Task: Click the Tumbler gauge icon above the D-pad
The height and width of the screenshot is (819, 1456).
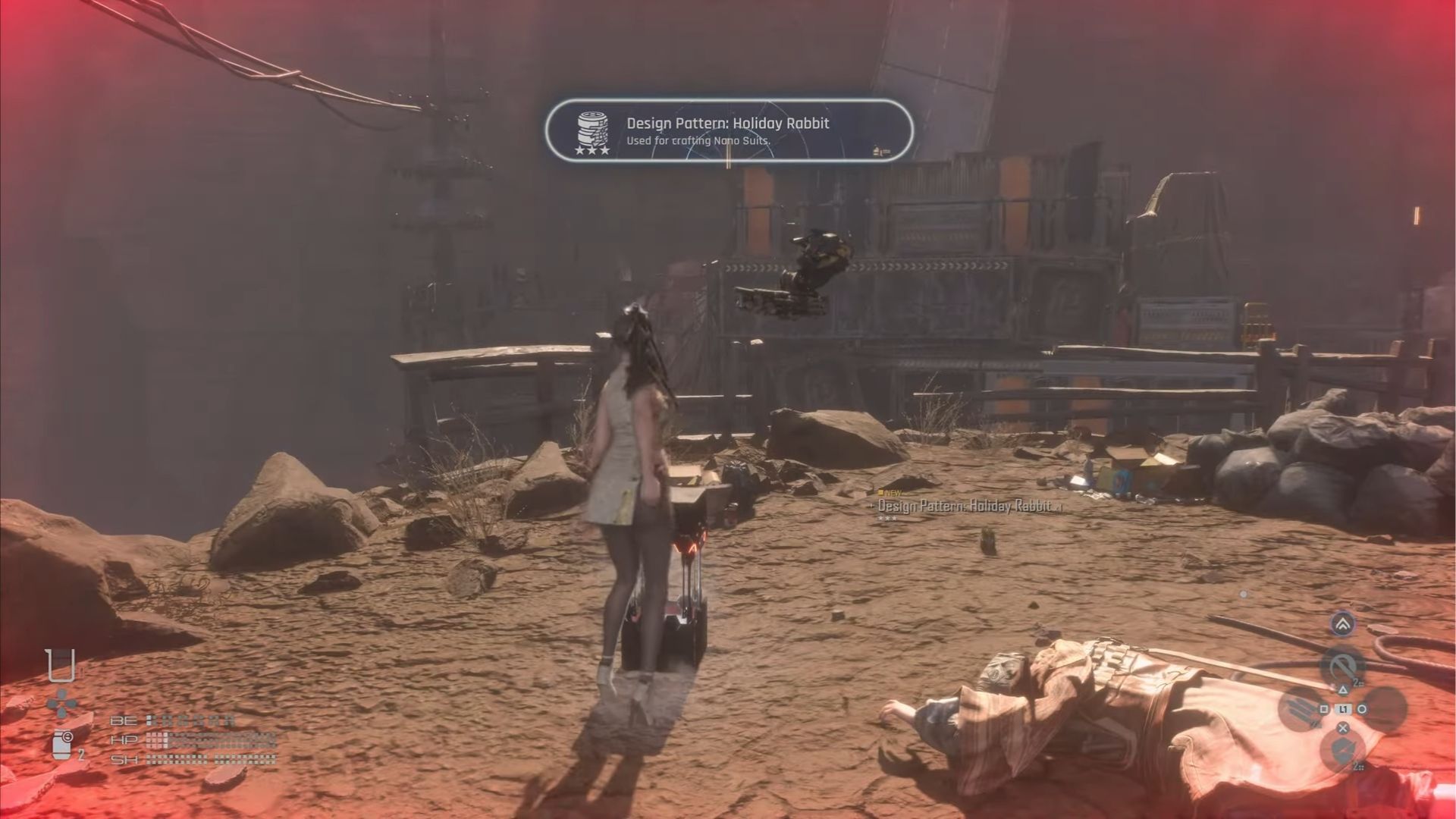Action: [x=61, y=666]
